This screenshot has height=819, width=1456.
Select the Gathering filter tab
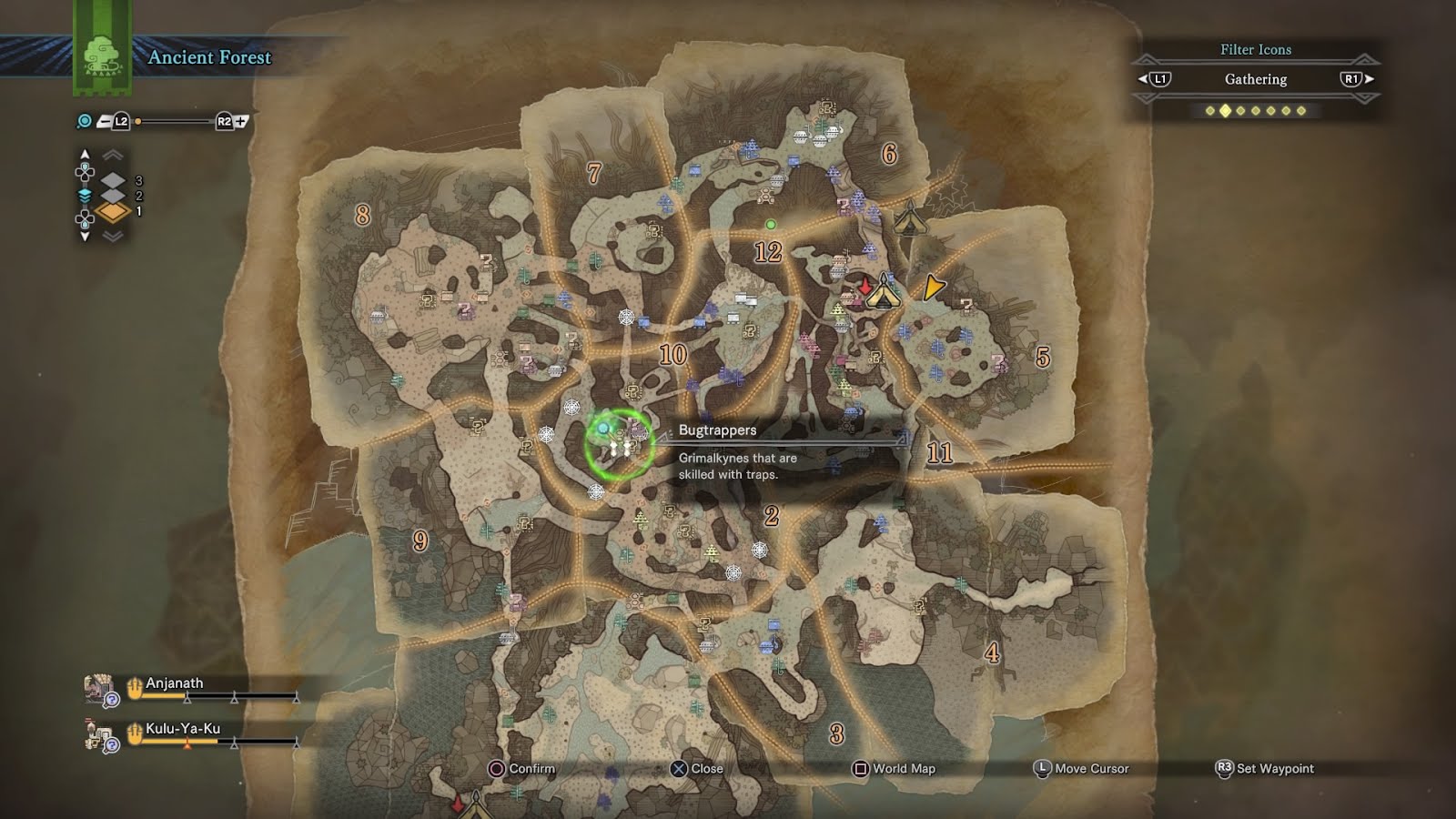point(1256,80)
